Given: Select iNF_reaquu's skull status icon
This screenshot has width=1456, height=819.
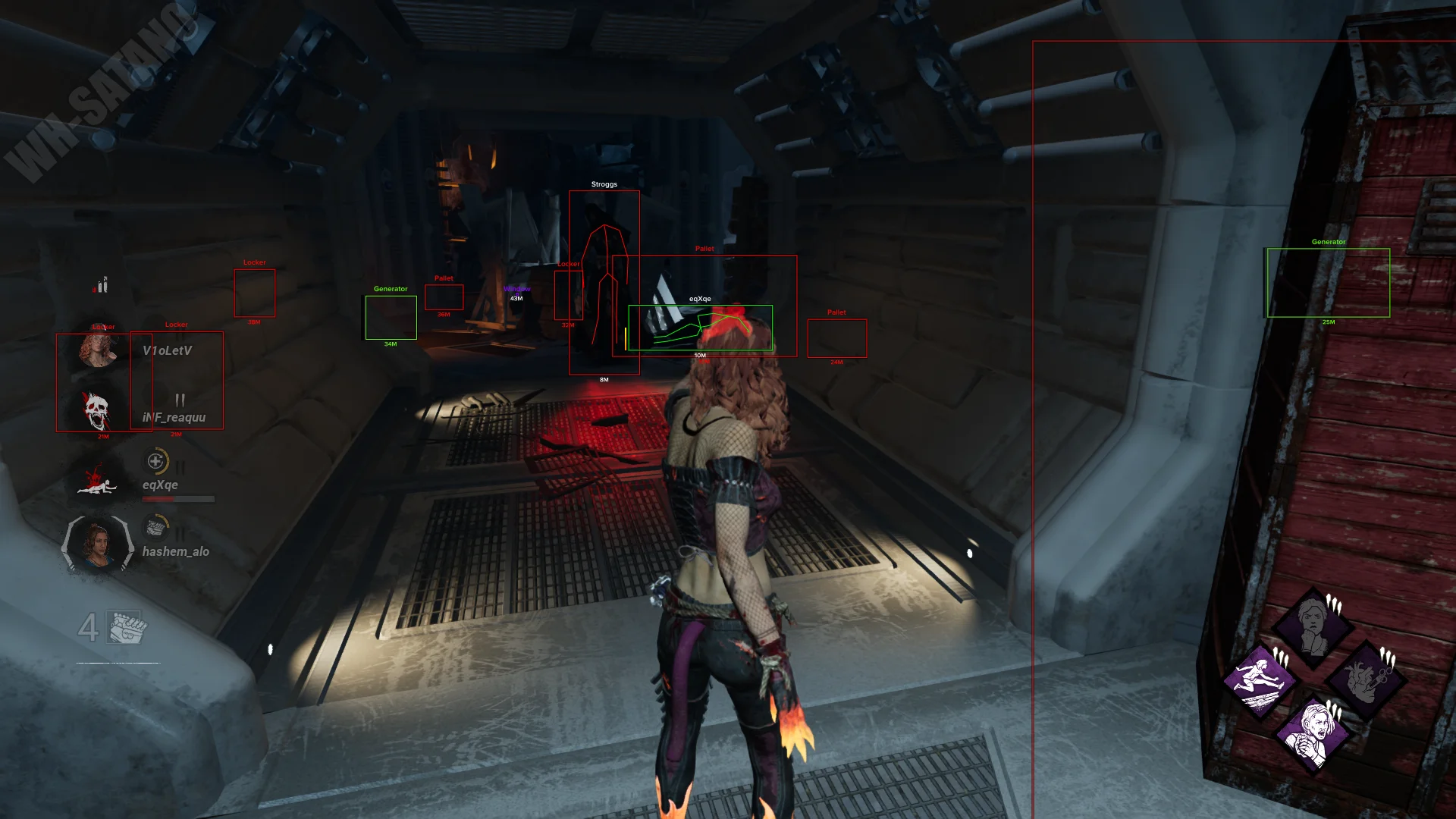Looking at the screenshot, I should pos(96,412).
